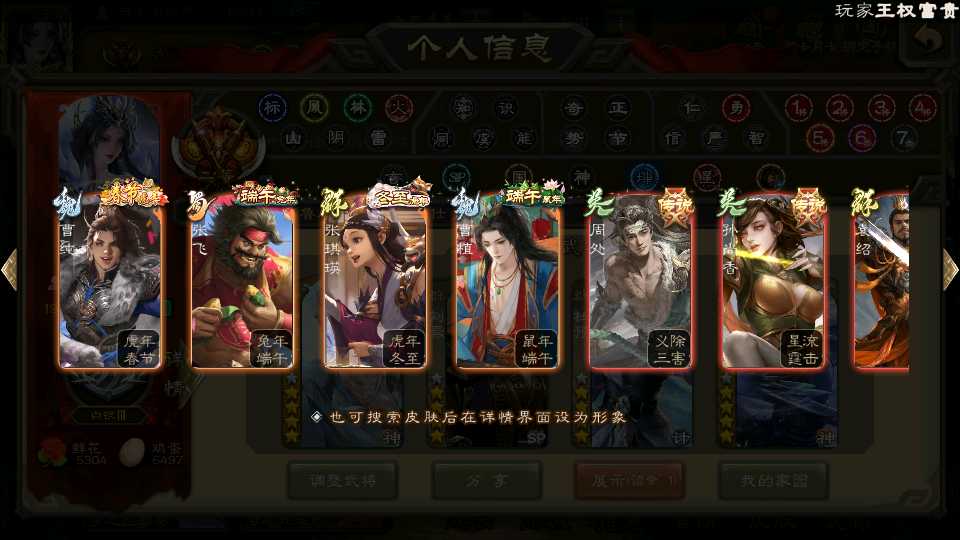Viewport: 960px width, 540px height.
Task: Show previous skins with the left arrow
Action: click(x=9, y=268)
